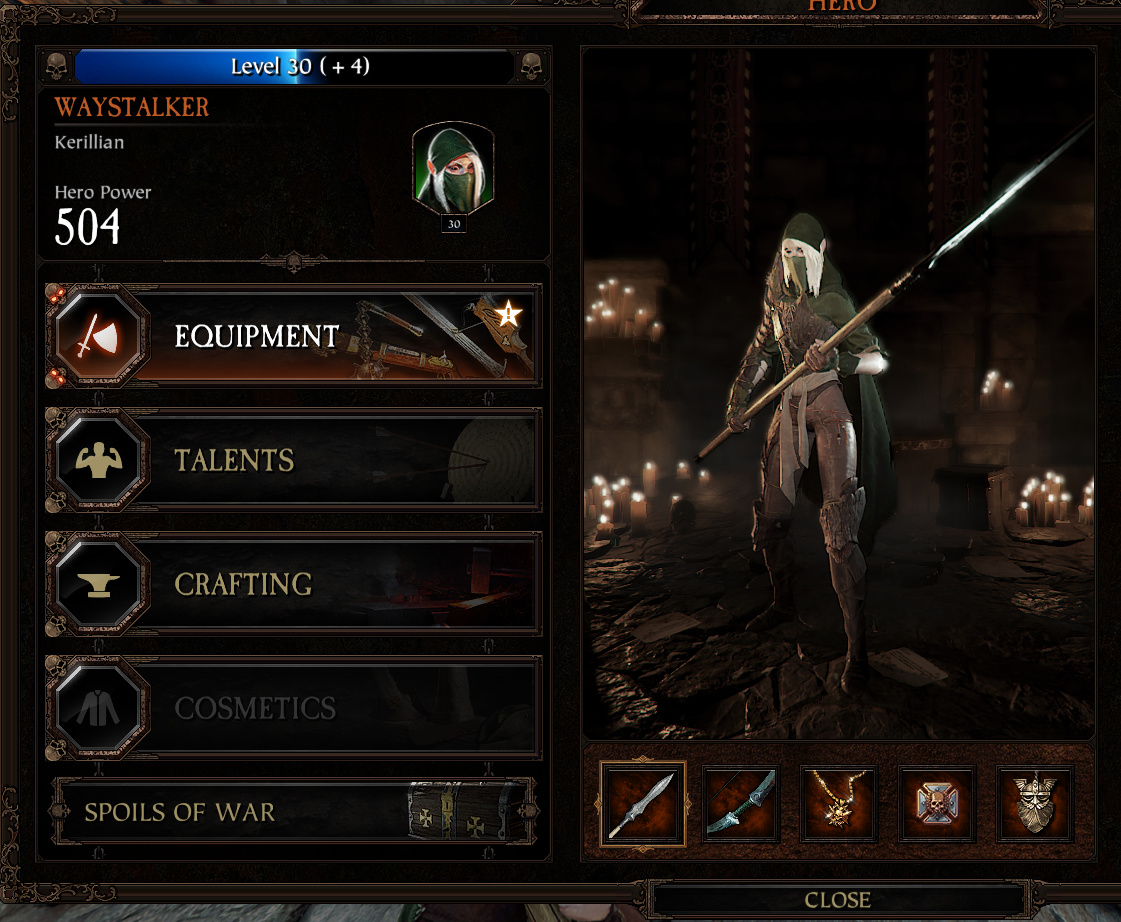Open the Talents menu

pos(293,460)
